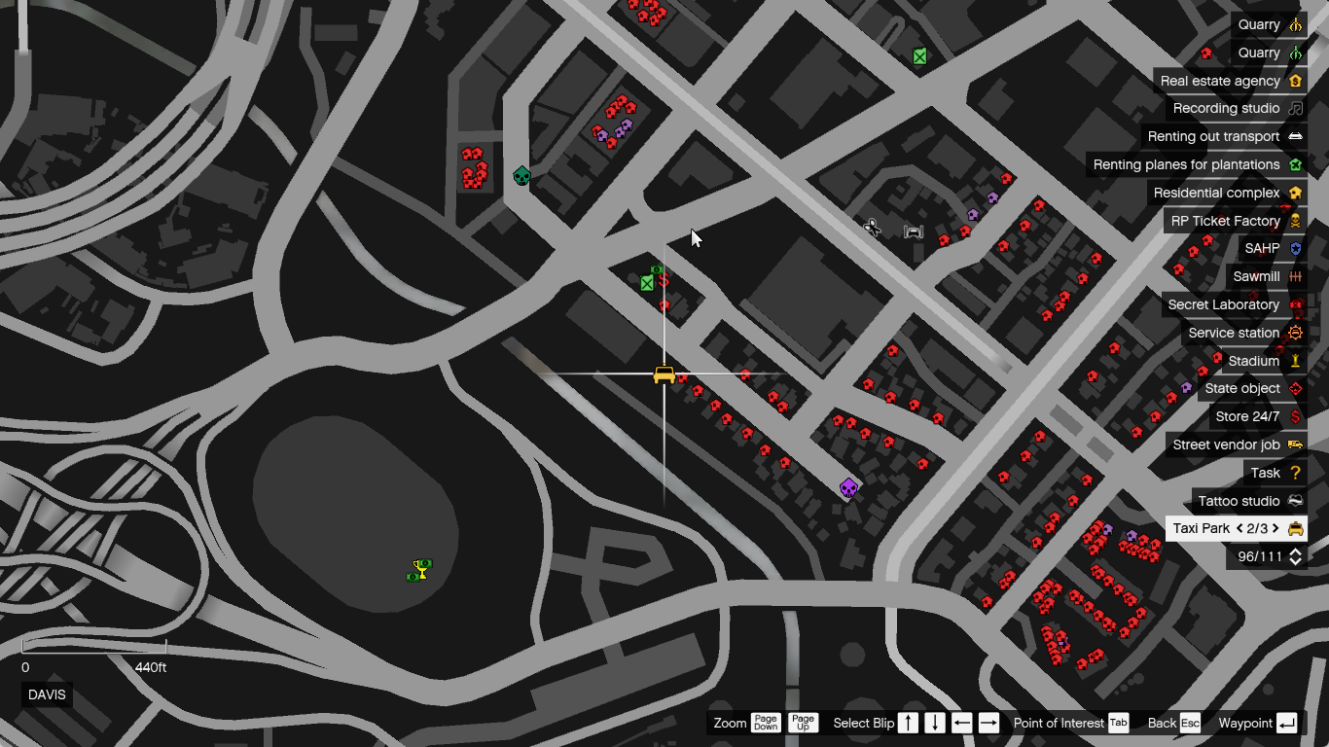1329x747 pixels.
Task: Select the trophy marker inside the dark park oval
Action: click(419, 572)
